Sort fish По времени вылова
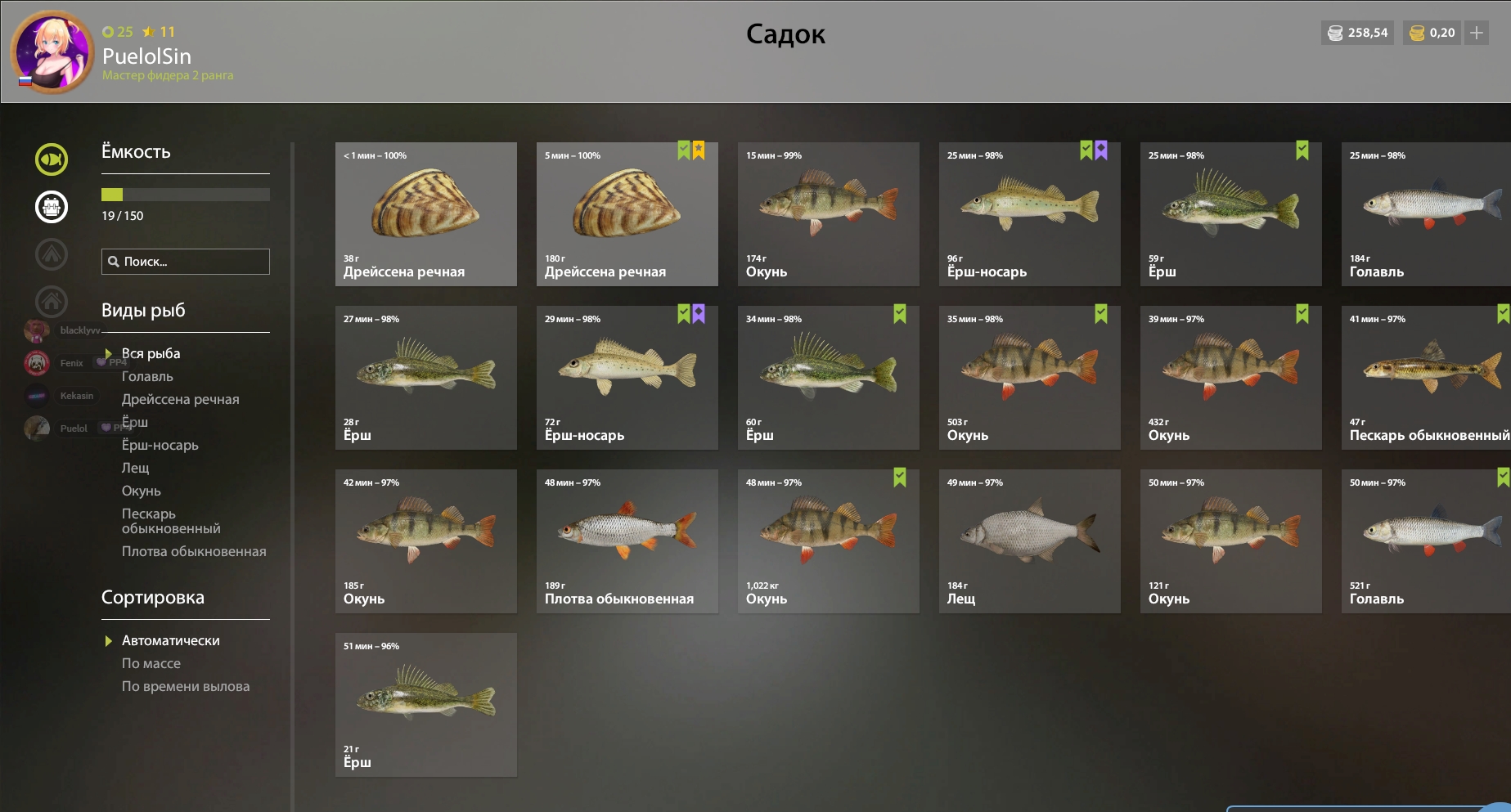Image resolution: width=1511 pixels, height=812 pixels. point(186,686)
